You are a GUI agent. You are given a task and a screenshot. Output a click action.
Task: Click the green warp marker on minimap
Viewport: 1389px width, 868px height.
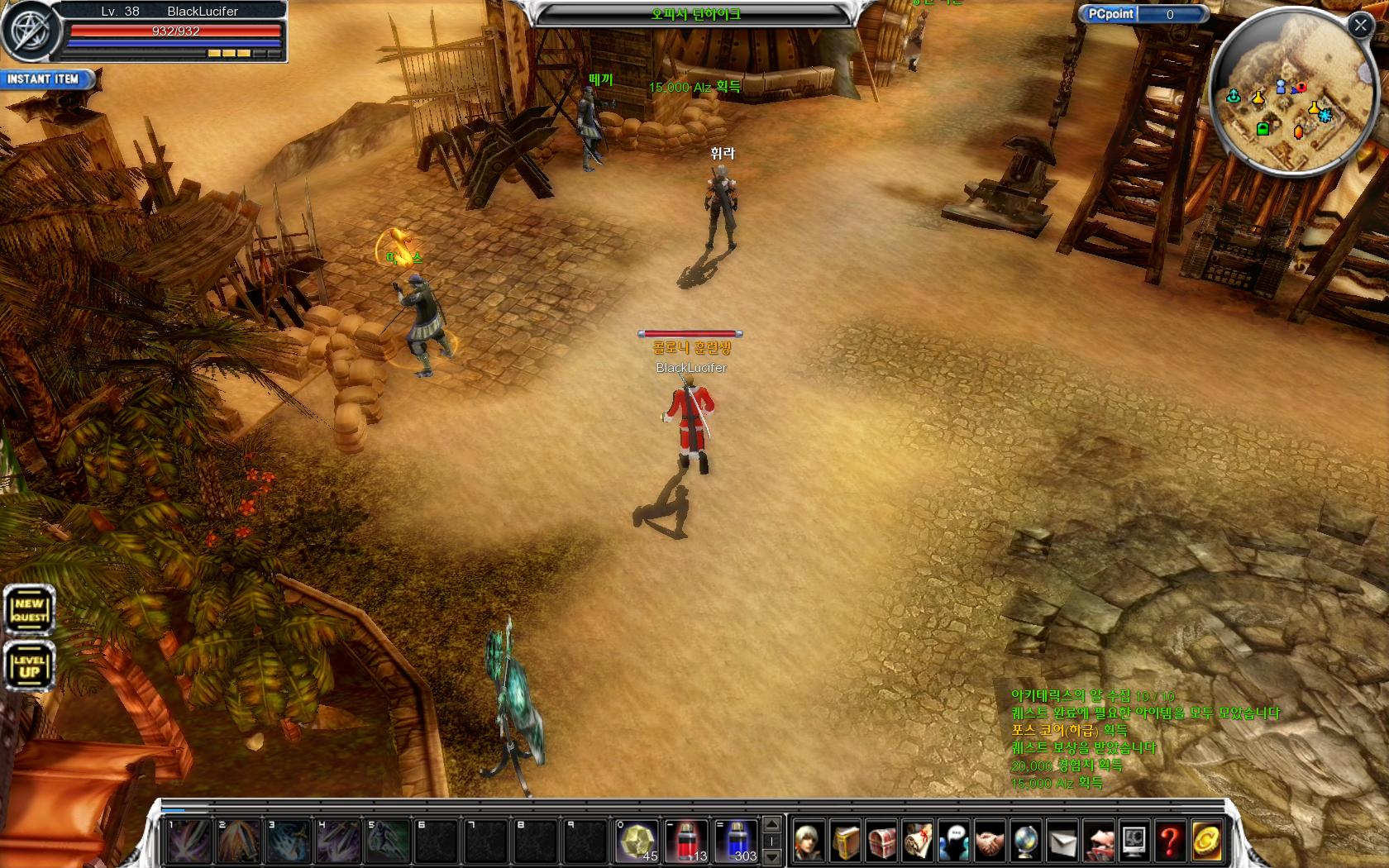(x=1263, y=129)
